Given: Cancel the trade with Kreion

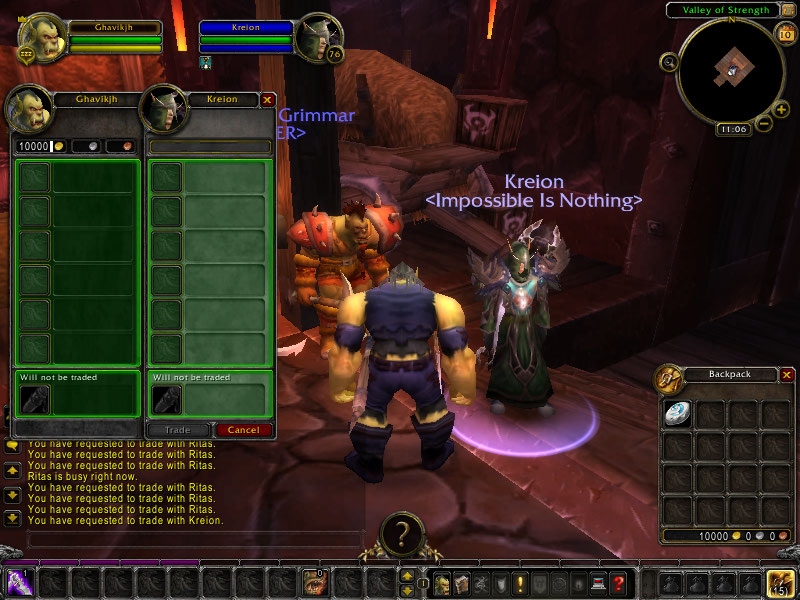Looking at the screenshot, I should 244,430.
